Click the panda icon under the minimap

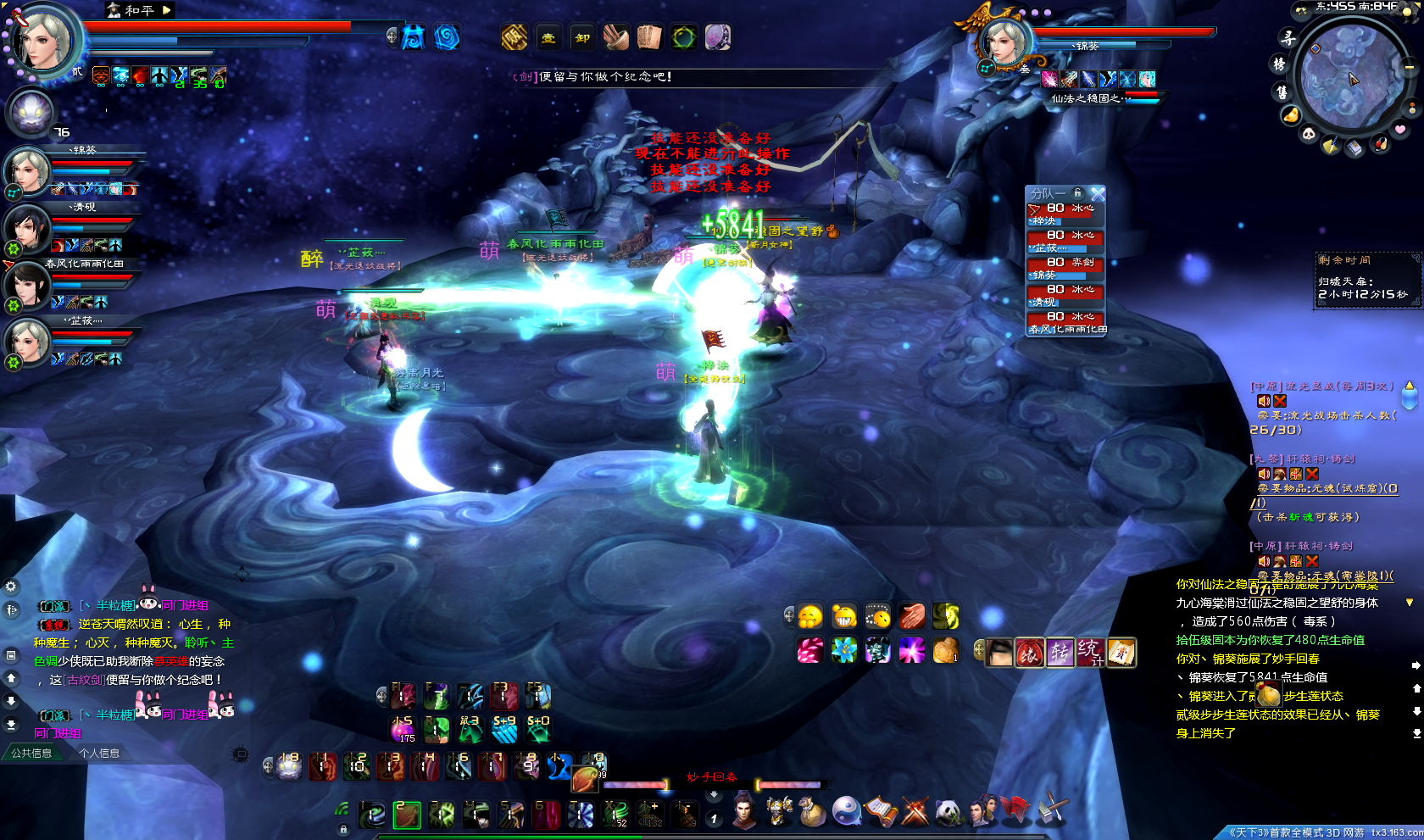(x=1310, y=134)
